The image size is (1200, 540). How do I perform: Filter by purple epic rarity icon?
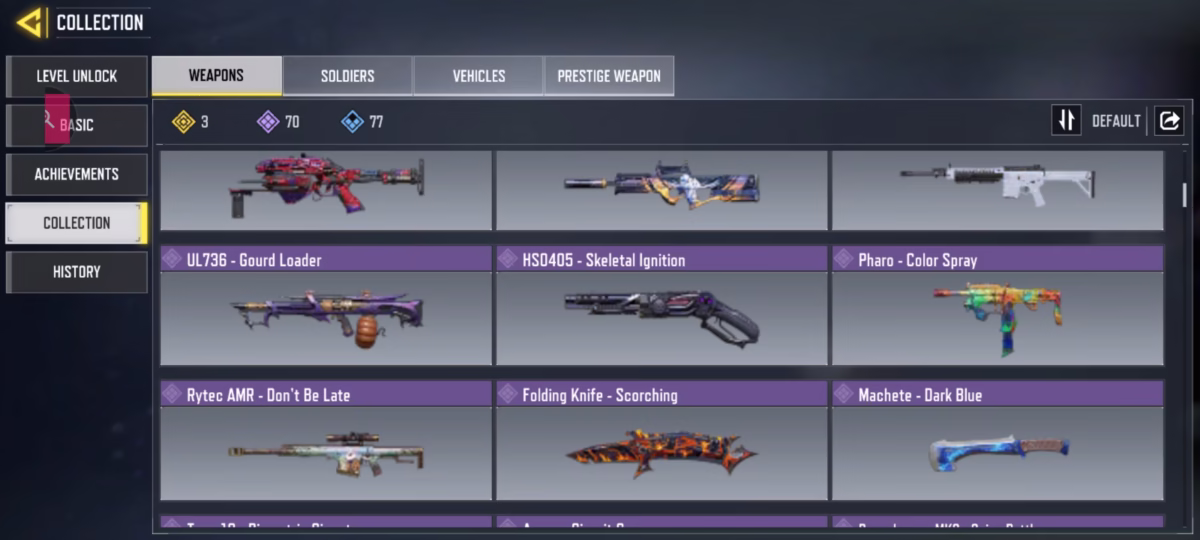pos(268,122)
